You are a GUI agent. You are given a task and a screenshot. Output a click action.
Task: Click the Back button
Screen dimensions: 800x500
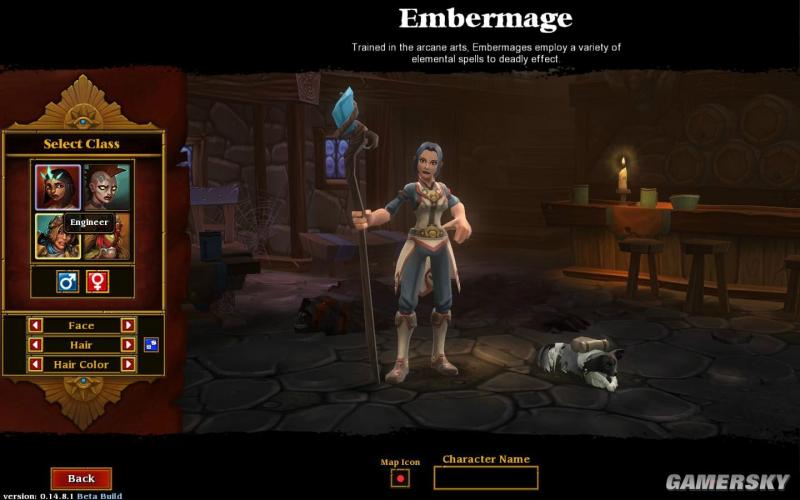click(x=81, y=479)
